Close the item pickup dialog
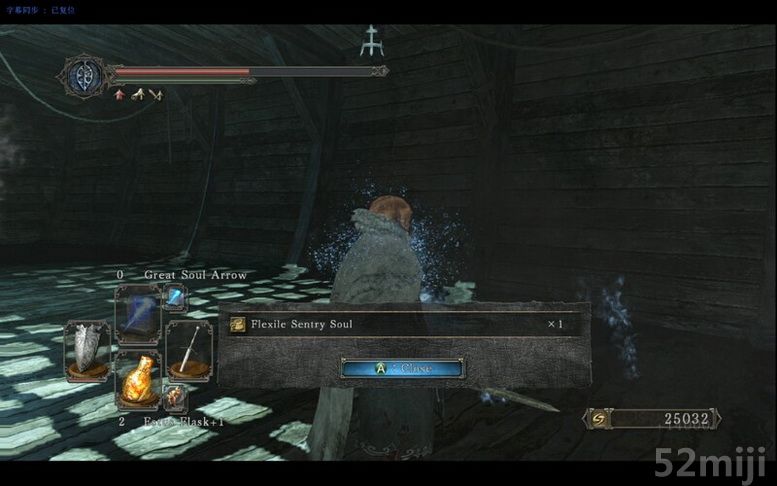The image size is (777, 486). (x=402, y=368)
